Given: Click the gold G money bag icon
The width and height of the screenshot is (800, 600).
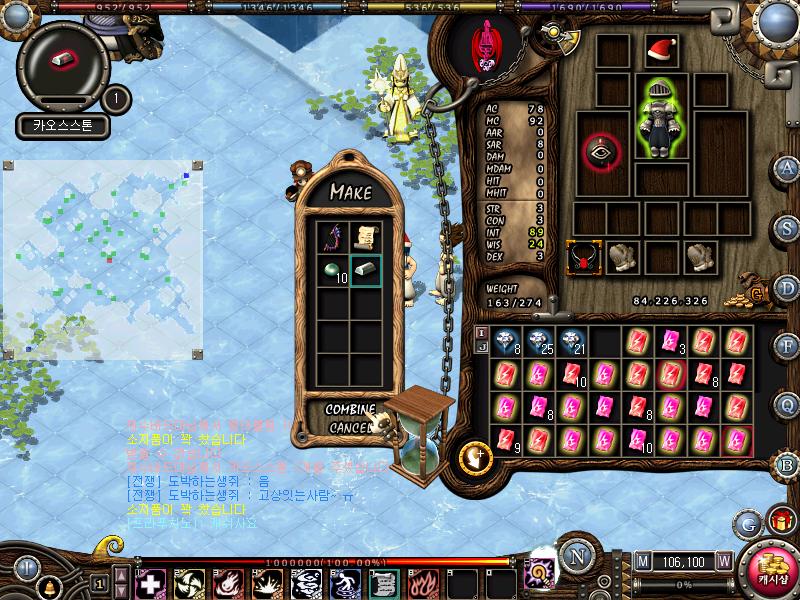Looking at the screenshot, I should click(x=757, y=295).
